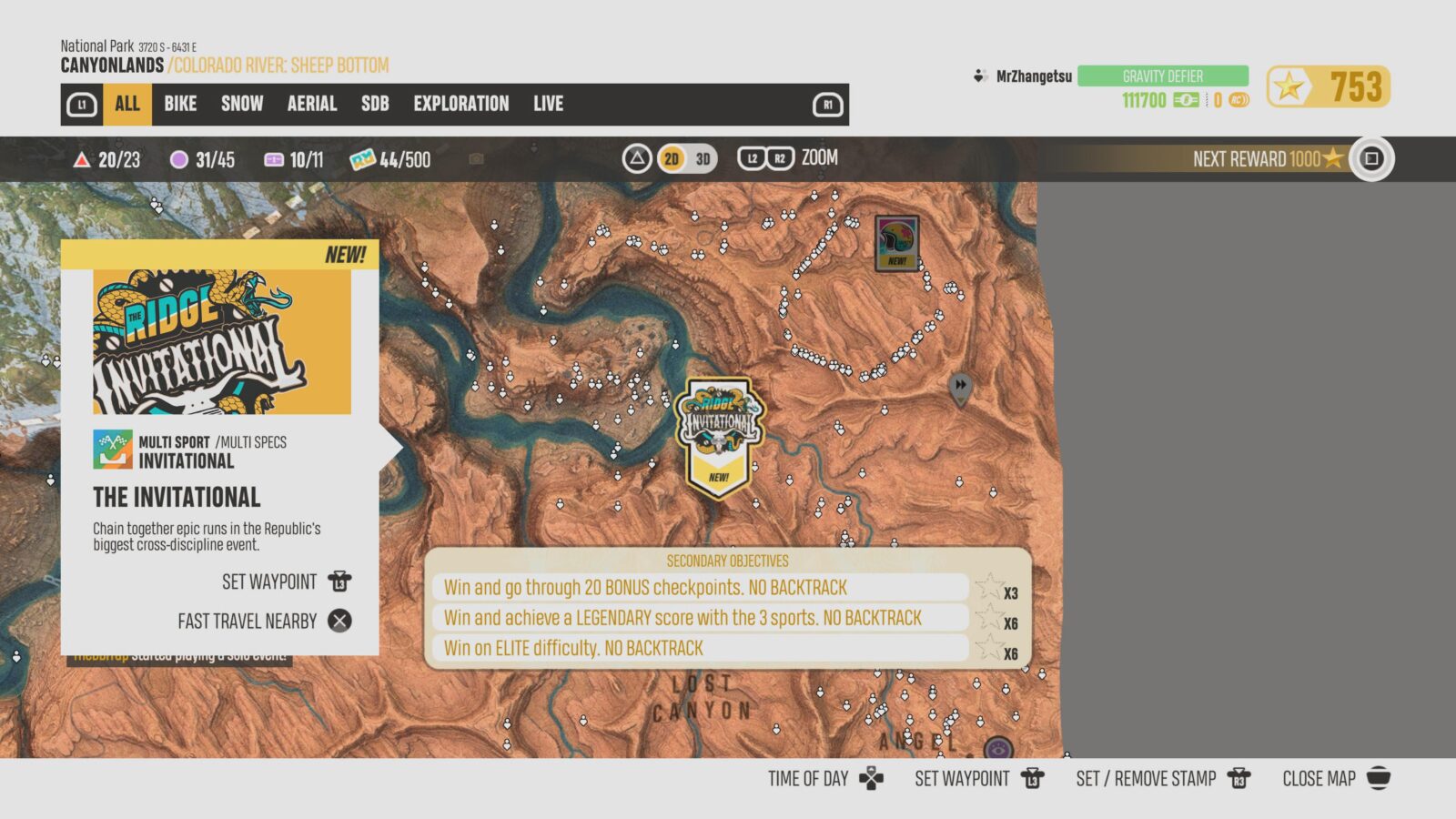Open the TIME OF DAY control

tap(808, 778)
